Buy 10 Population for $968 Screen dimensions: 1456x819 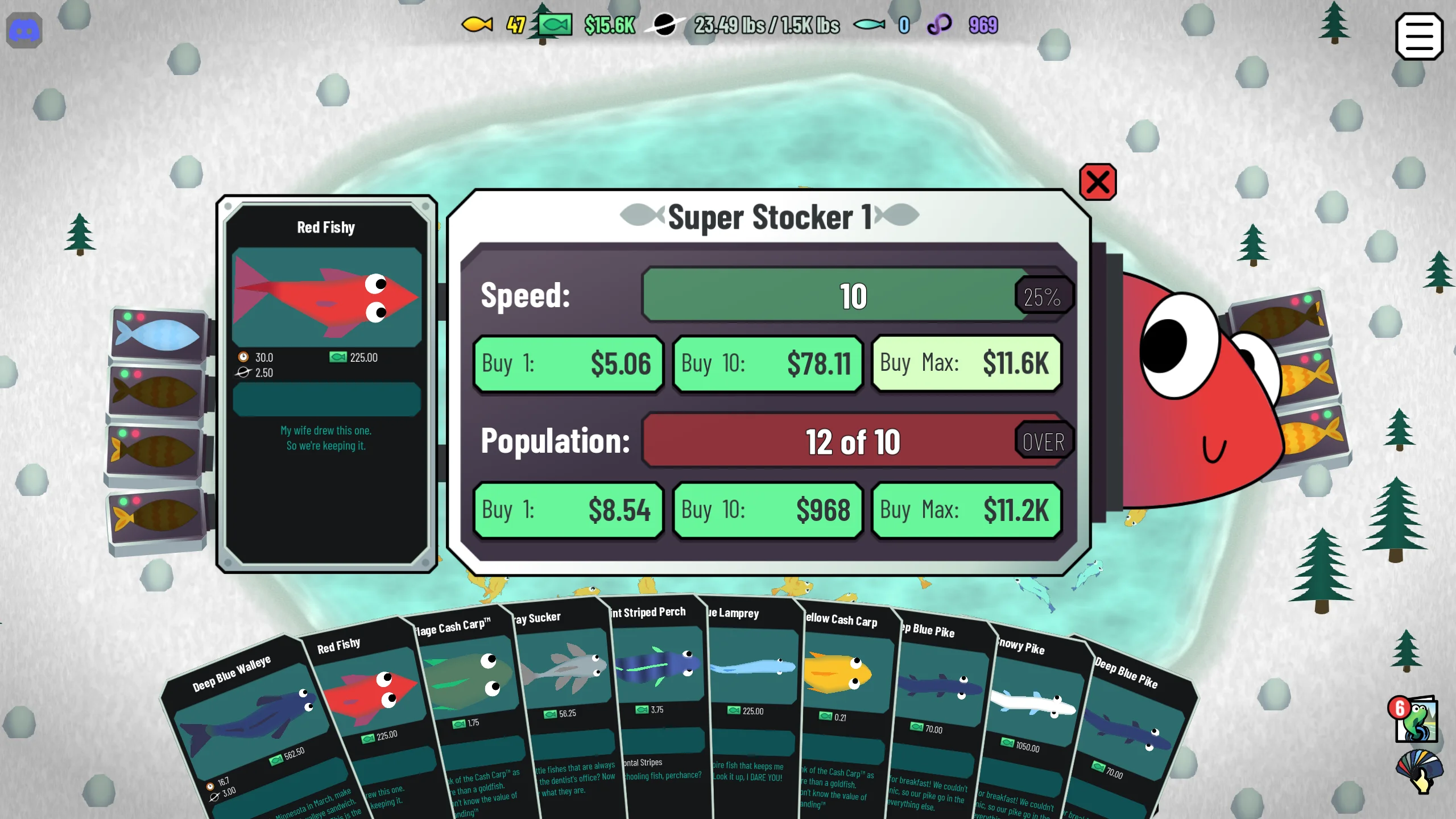[767, 510]
